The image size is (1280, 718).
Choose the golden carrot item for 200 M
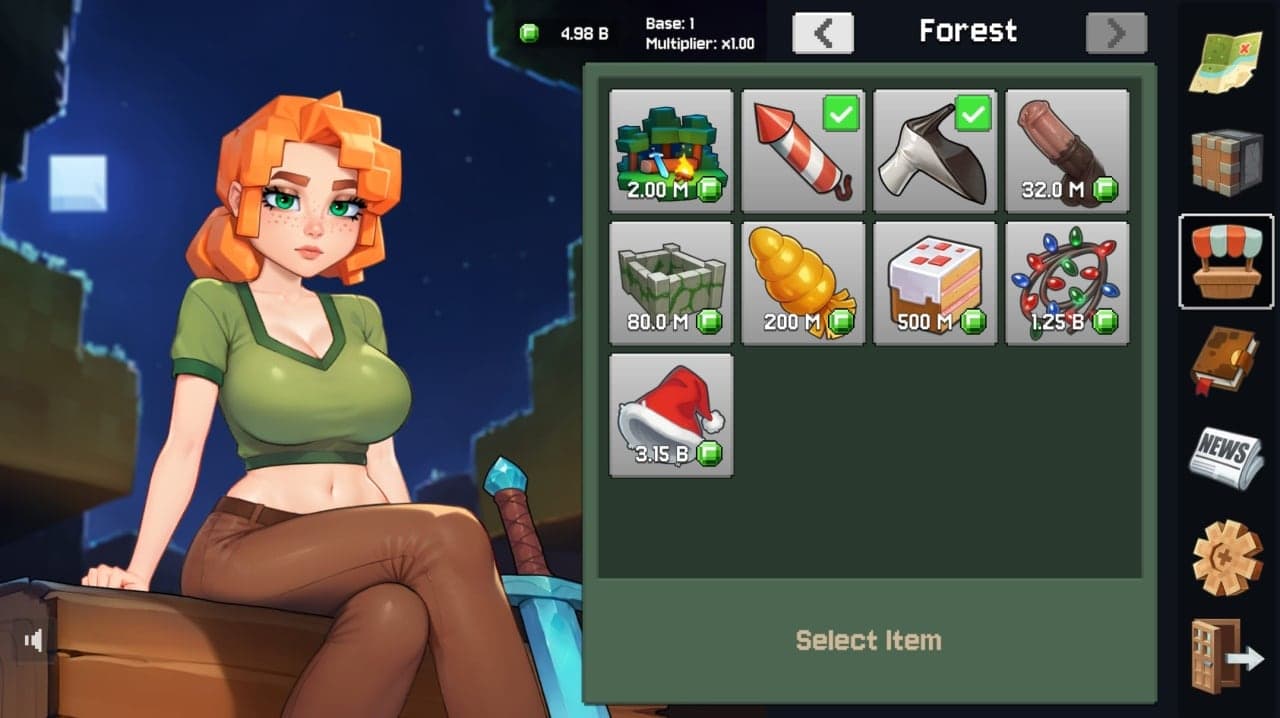coord(803,283)
